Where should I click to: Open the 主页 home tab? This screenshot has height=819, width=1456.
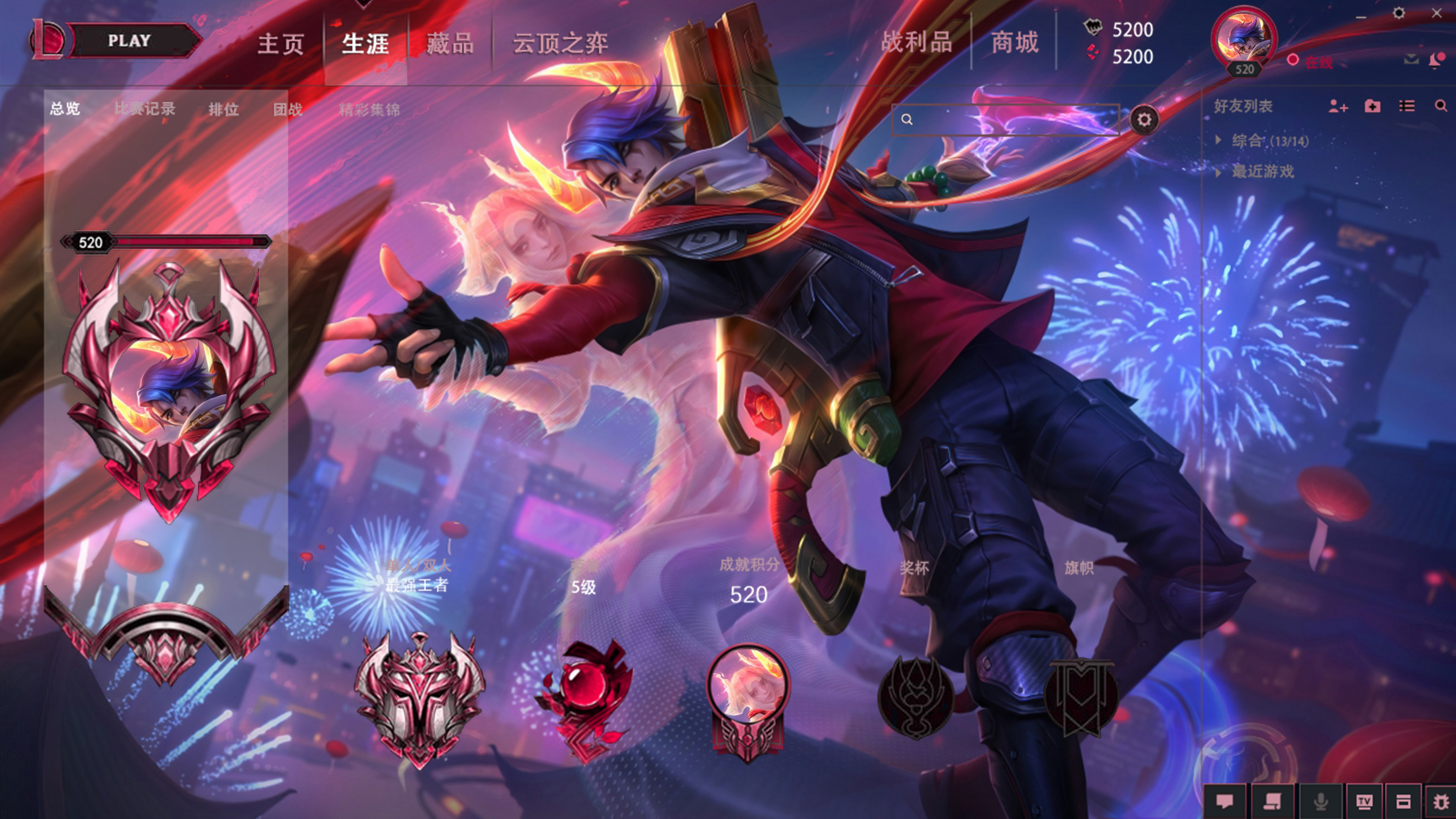(x=280, y=44)
